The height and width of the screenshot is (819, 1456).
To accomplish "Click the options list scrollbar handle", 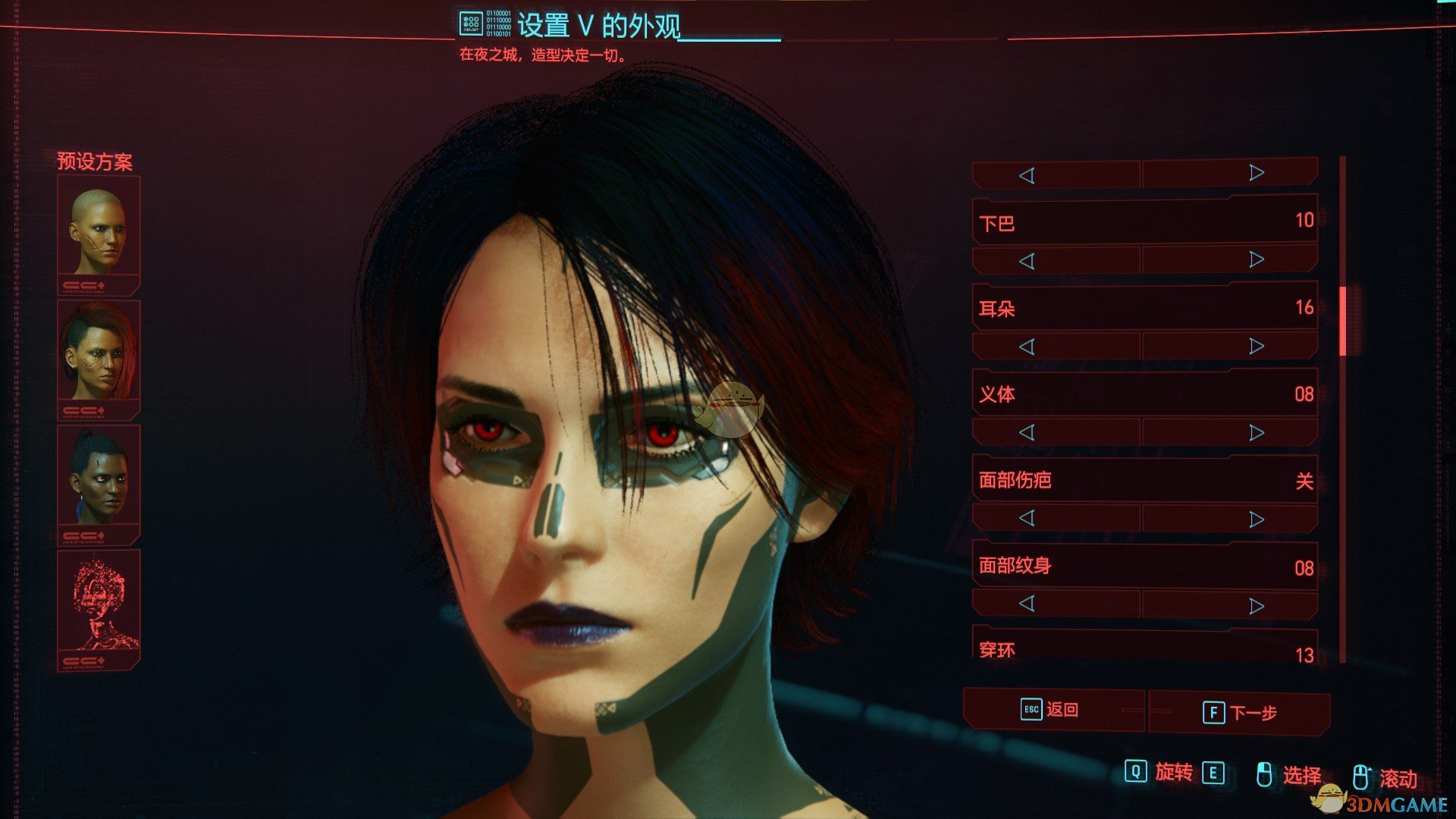I will 1342,322.
